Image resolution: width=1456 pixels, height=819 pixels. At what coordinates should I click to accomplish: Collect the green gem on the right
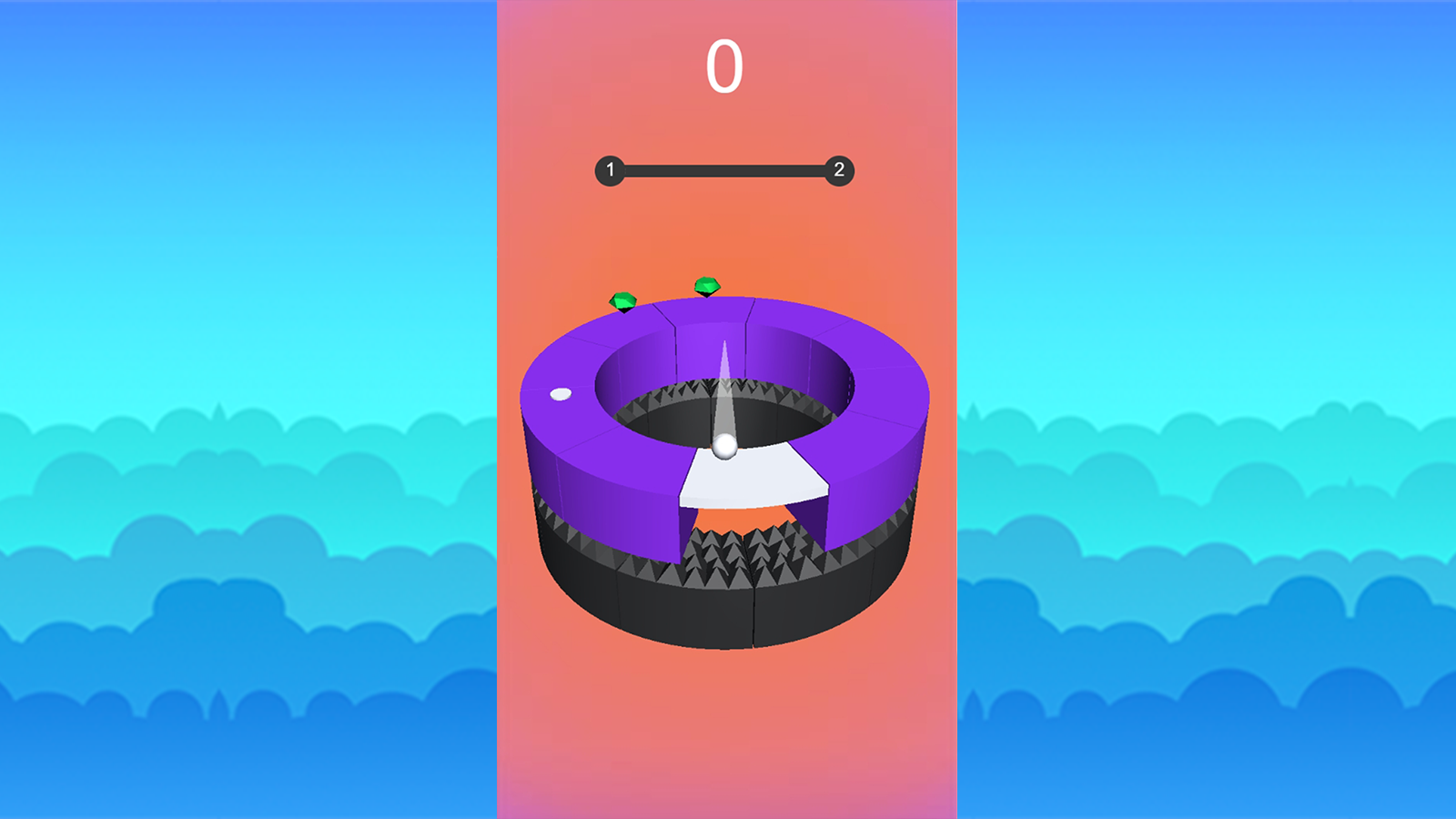705,285
